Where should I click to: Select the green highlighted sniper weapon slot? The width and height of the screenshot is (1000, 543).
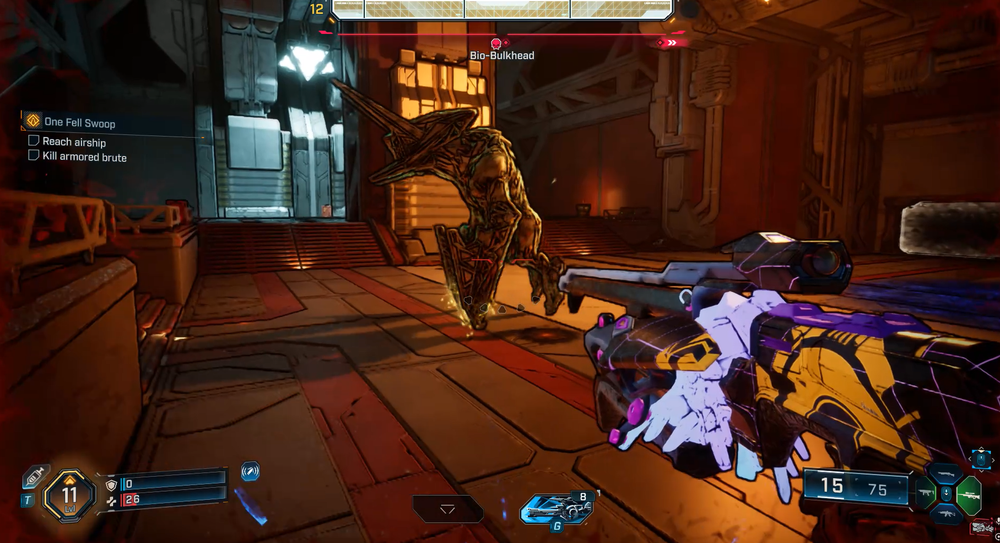coord(968,493)
